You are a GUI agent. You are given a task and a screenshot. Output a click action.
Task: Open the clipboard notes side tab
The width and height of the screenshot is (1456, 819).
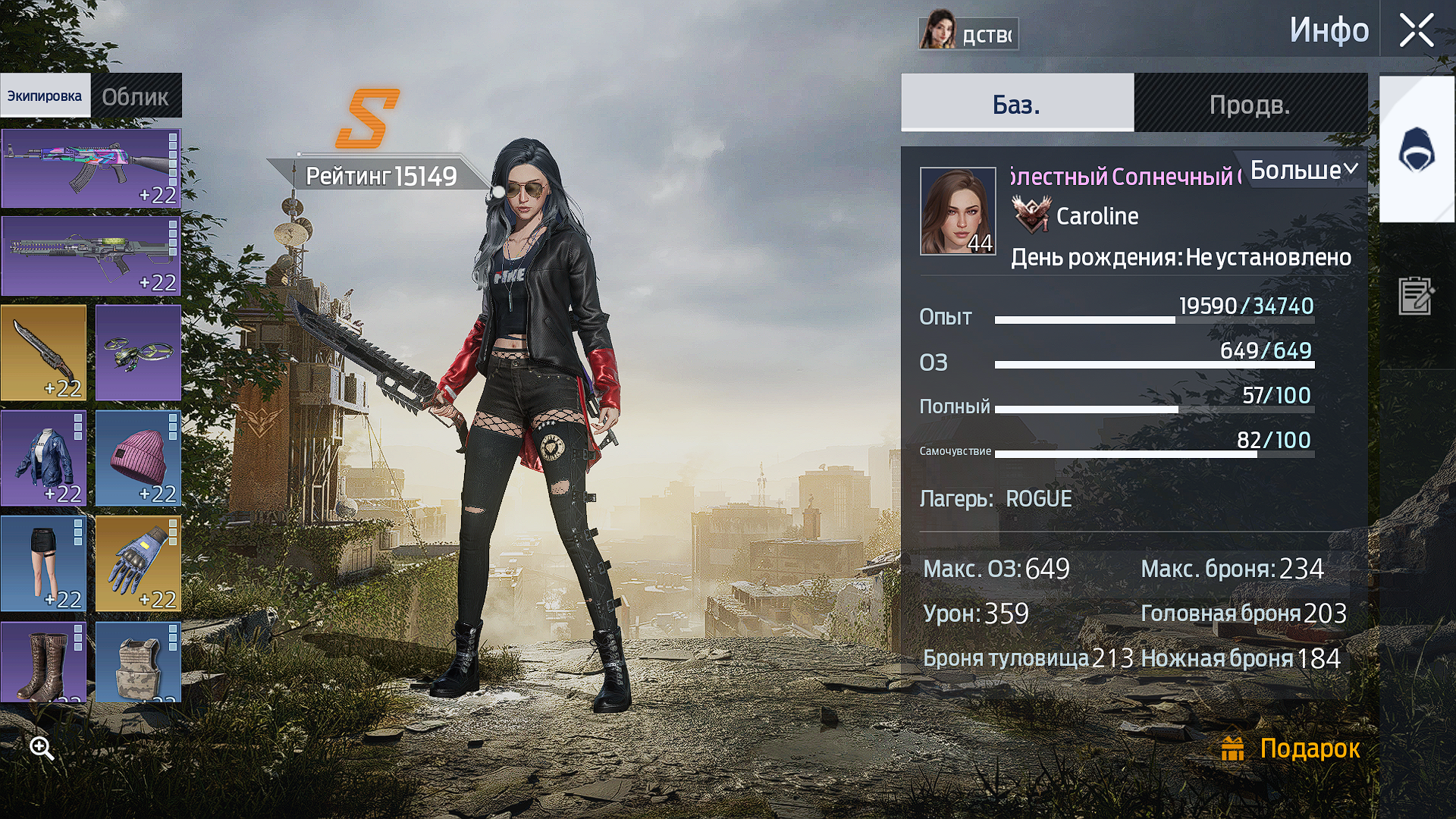coord(1416,295)
